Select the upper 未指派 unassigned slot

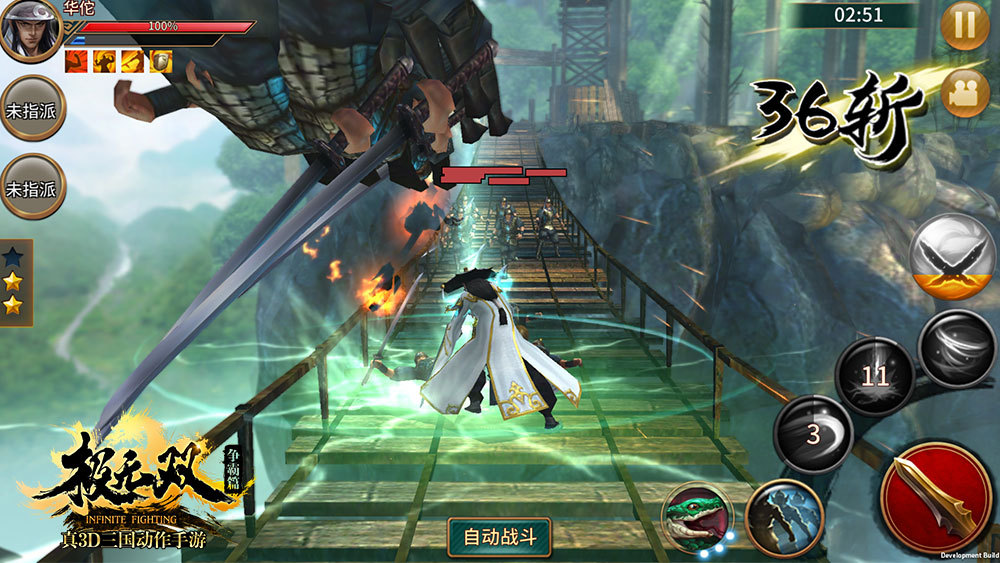coord(32,108)
